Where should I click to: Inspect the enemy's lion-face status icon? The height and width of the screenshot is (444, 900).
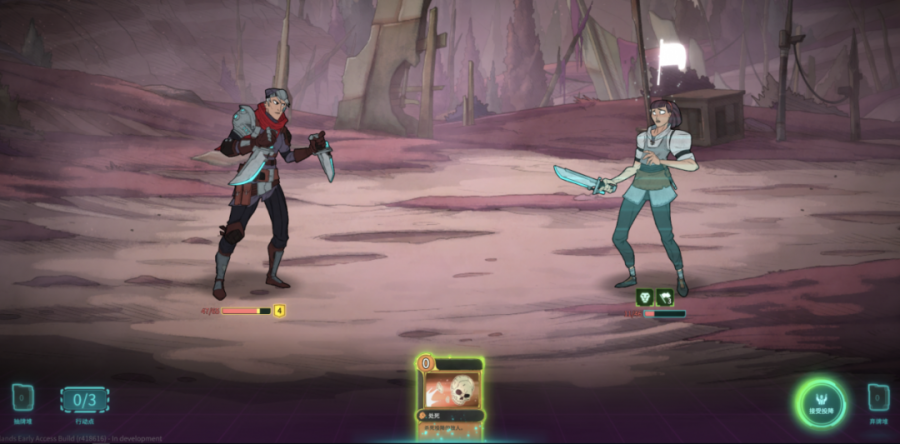click(x=645, y=297)
